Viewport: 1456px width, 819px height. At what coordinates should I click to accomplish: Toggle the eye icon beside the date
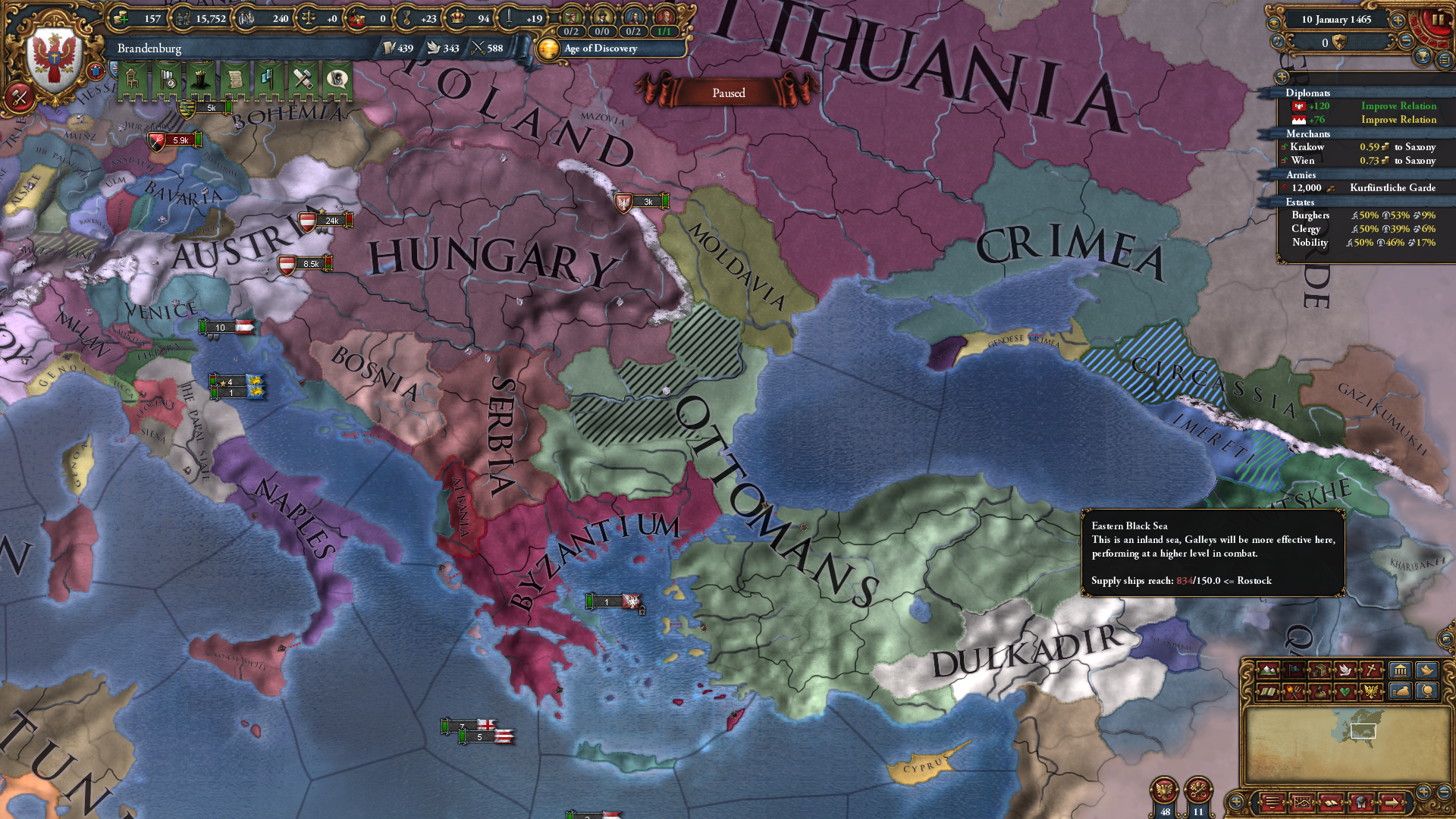pos(1275,22)
